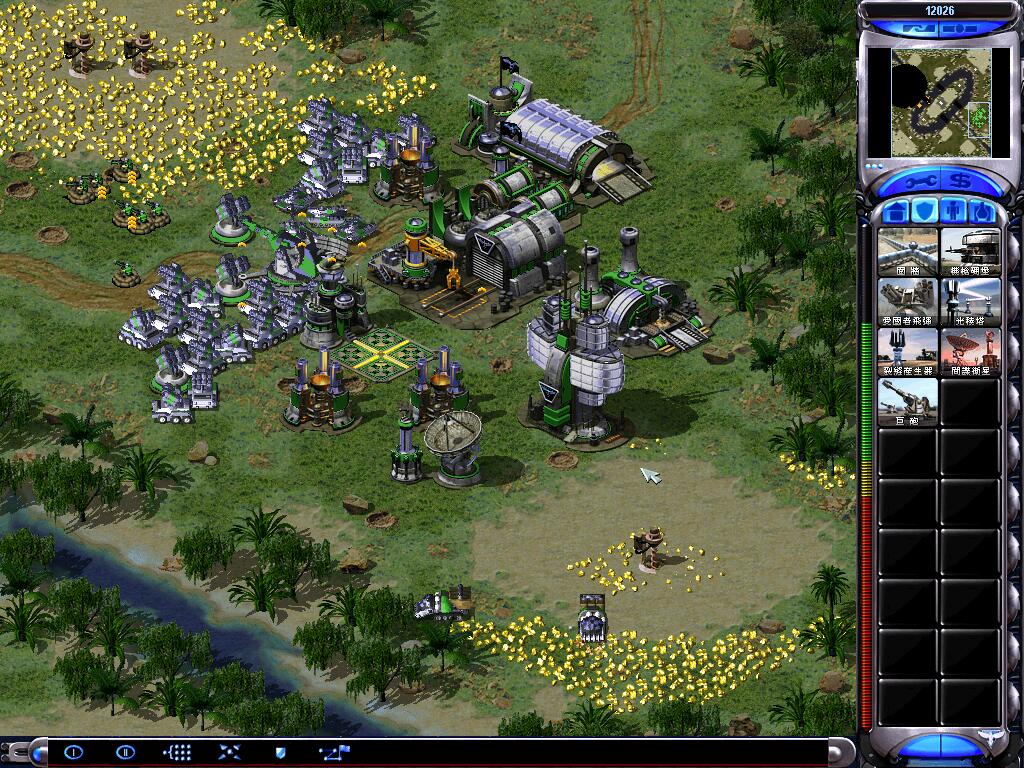Switch to the defenses shield tab
Screen dimensions: 1024x768
[x=925, y=211]
